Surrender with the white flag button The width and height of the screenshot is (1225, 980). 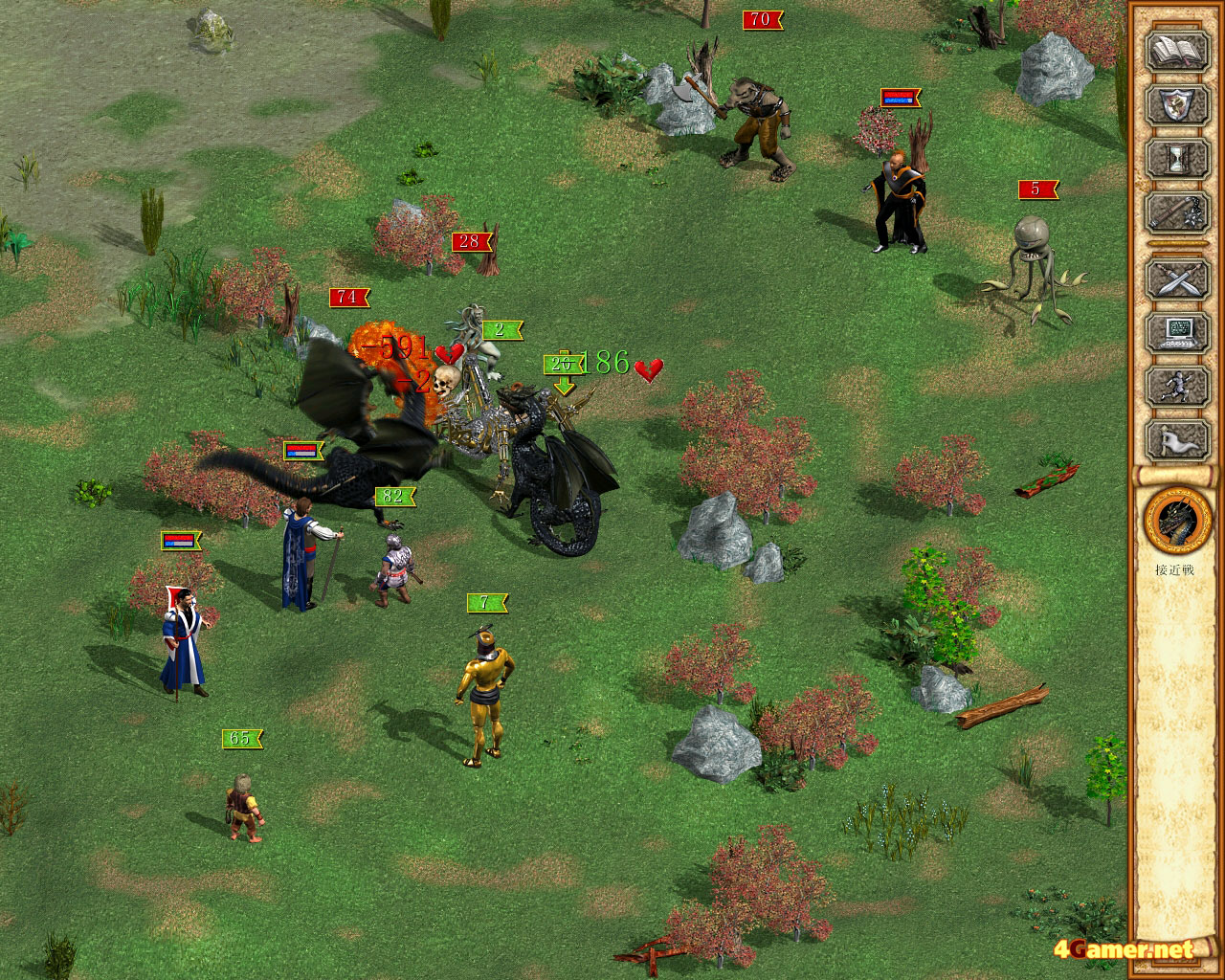pyautogui.click(x=1176, y=439)
